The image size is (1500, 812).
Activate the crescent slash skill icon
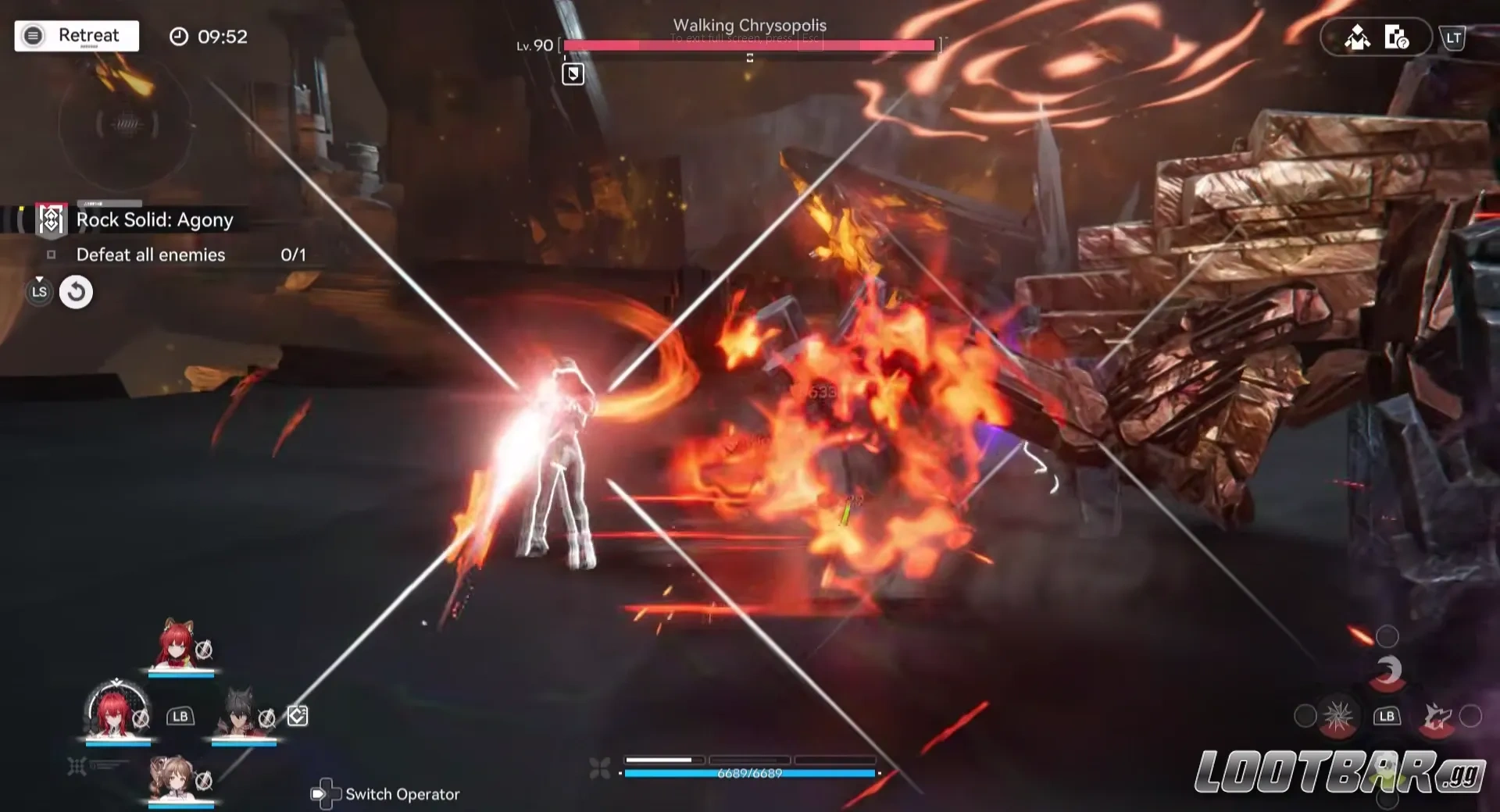[x=1387, y=671]
